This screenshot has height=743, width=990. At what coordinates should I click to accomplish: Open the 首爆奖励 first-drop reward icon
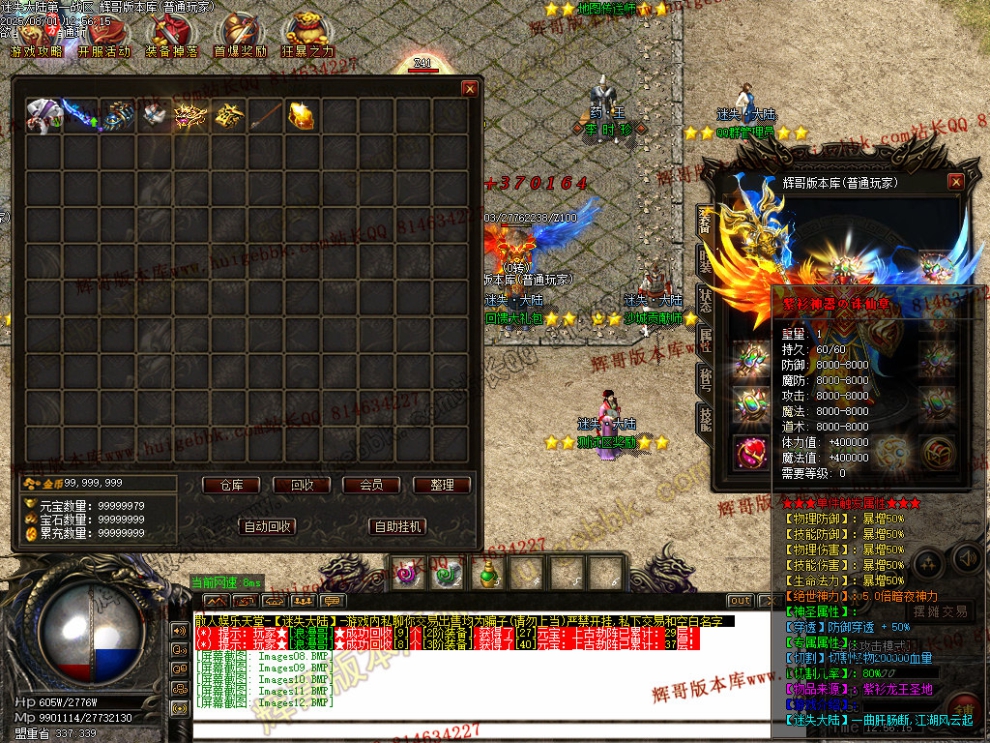(x=240, y=36)
